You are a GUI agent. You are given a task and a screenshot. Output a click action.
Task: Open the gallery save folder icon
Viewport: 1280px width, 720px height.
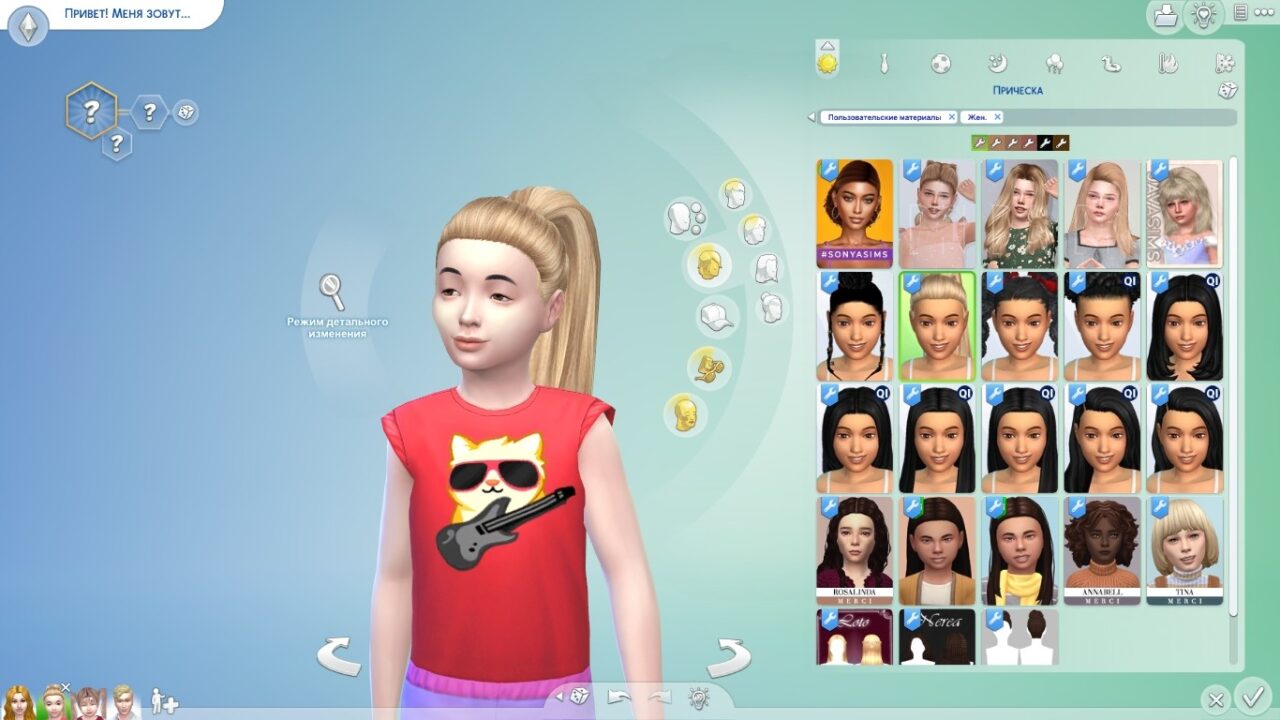coord(1165,16)
